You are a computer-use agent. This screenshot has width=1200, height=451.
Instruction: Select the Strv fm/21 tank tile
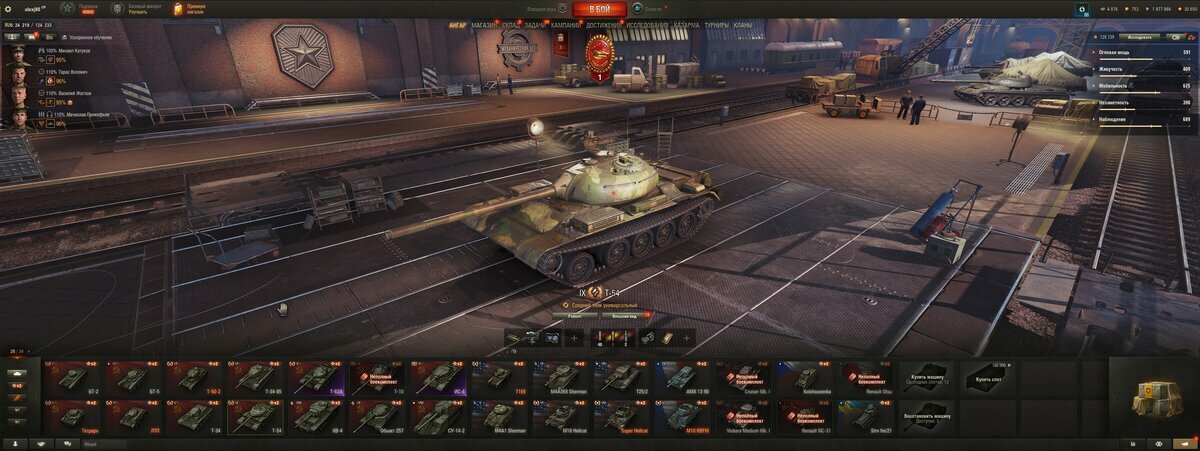pos(866,416)
